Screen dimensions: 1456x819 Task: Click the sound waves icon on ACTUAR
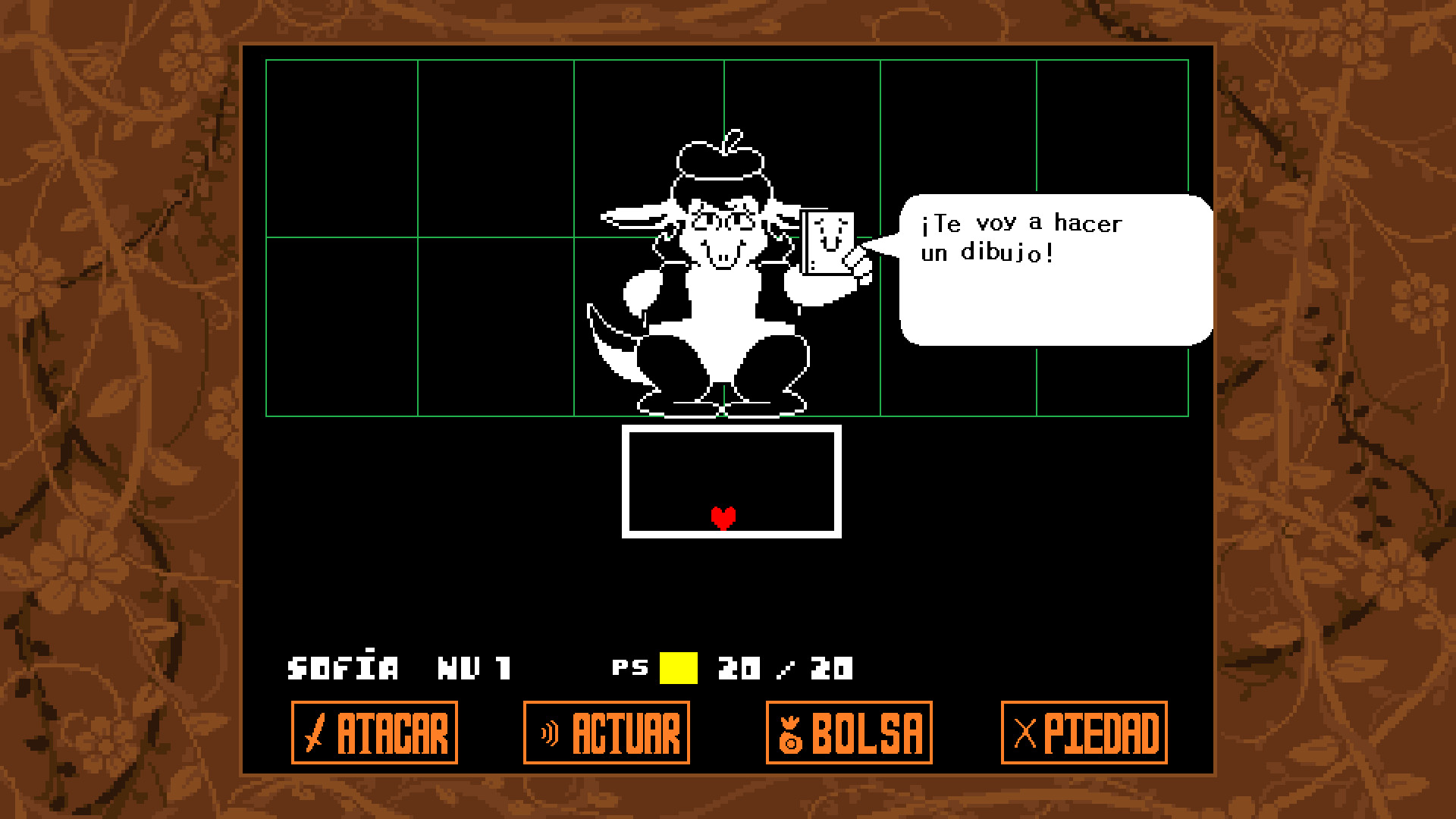(549, 730)
